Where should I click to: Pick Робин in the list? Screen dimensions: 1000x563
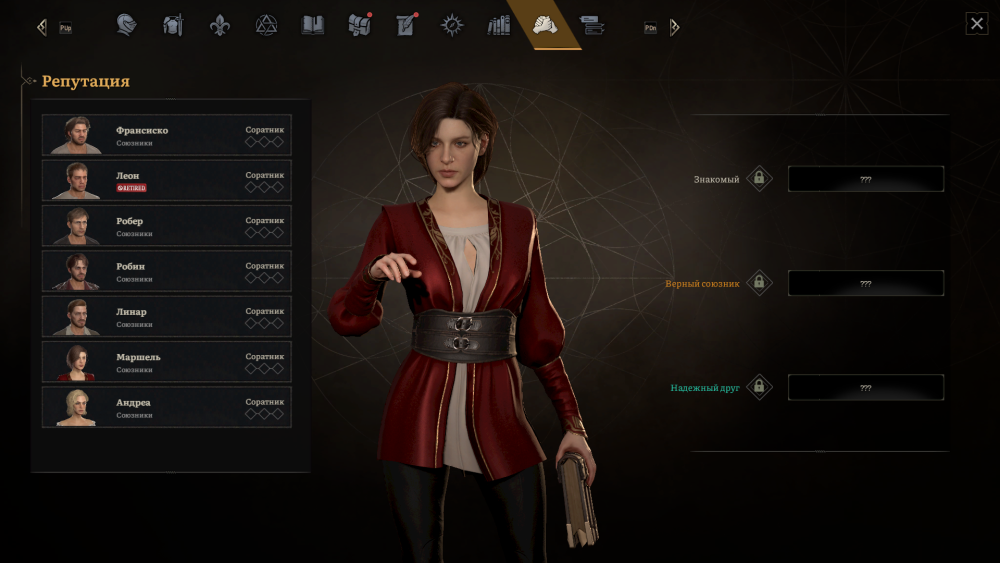tap(166, 272)
